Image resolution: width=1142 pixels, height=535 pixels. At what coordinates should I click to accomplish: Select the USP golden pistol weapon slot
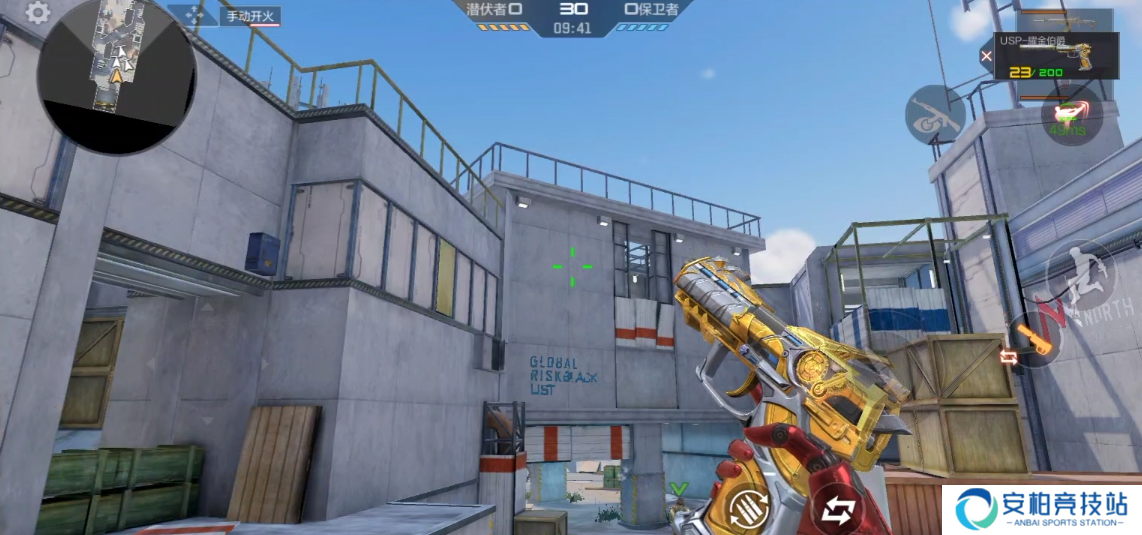[x=1065, y=58]
